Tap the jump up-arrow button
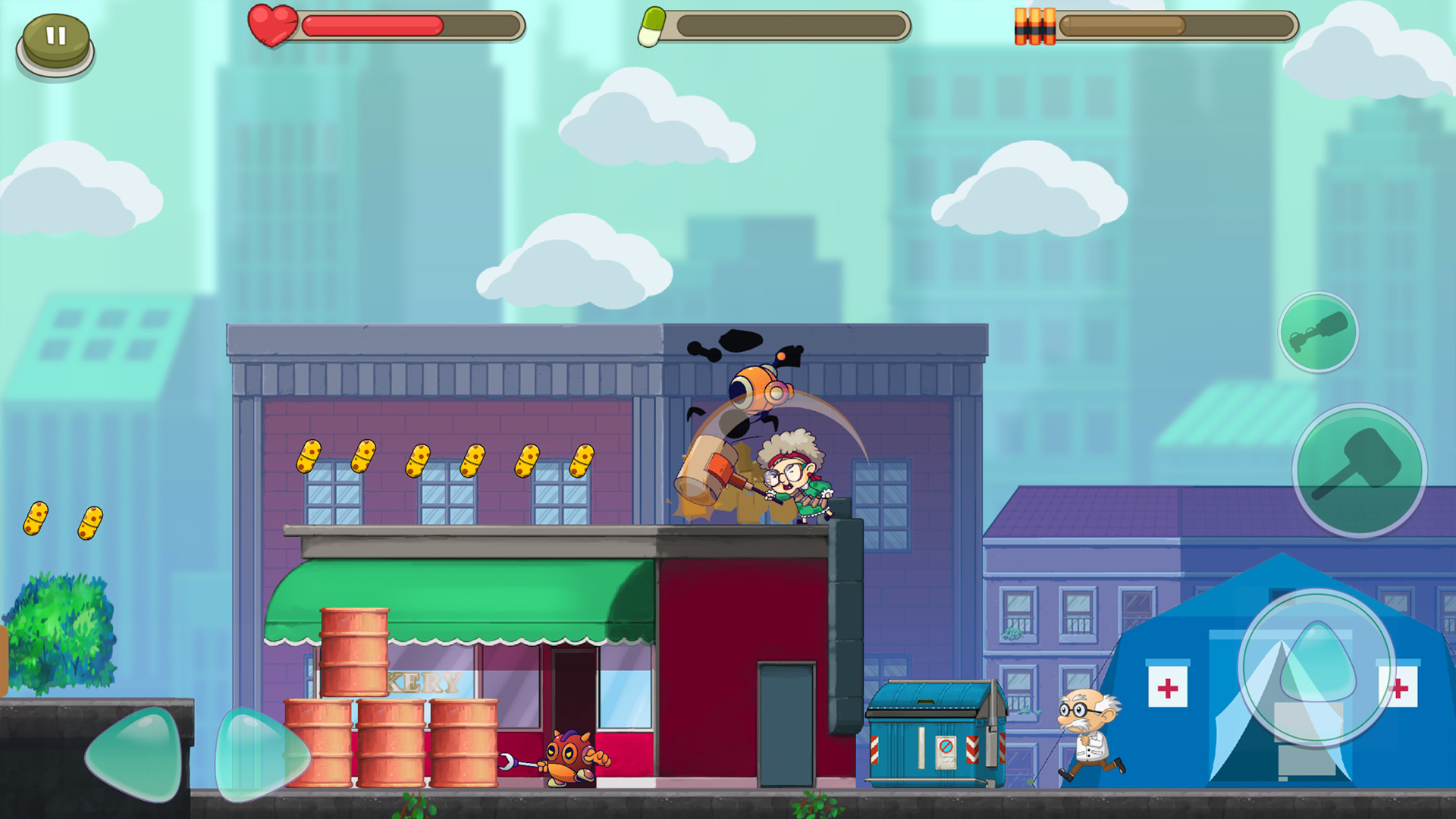Screen dimensions: 1456x819 point(1317,667)
